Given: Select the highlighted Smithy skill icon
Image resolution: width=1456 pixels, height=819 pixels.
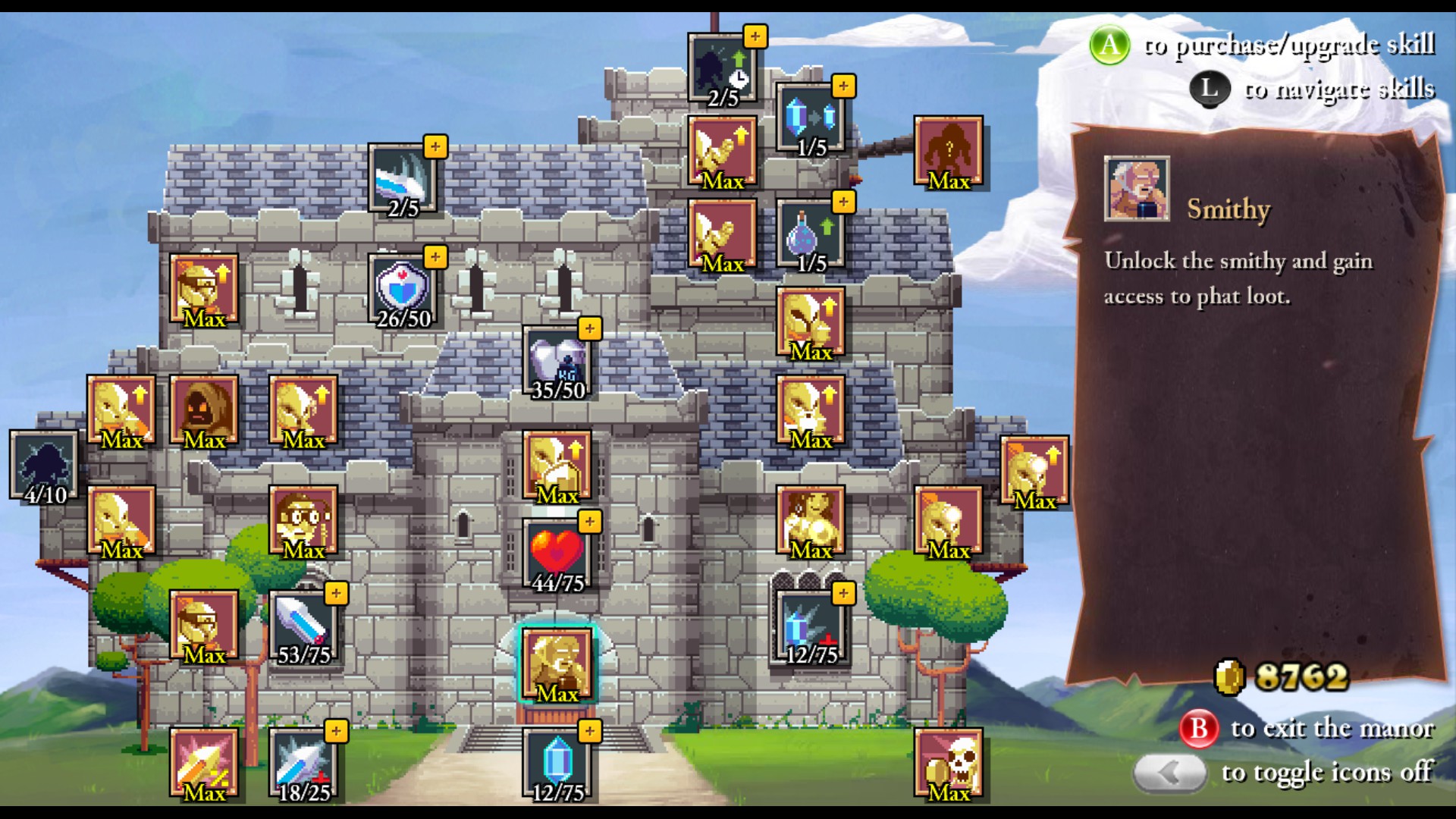Looking at the screenshot, I should (x=557, y=664).
